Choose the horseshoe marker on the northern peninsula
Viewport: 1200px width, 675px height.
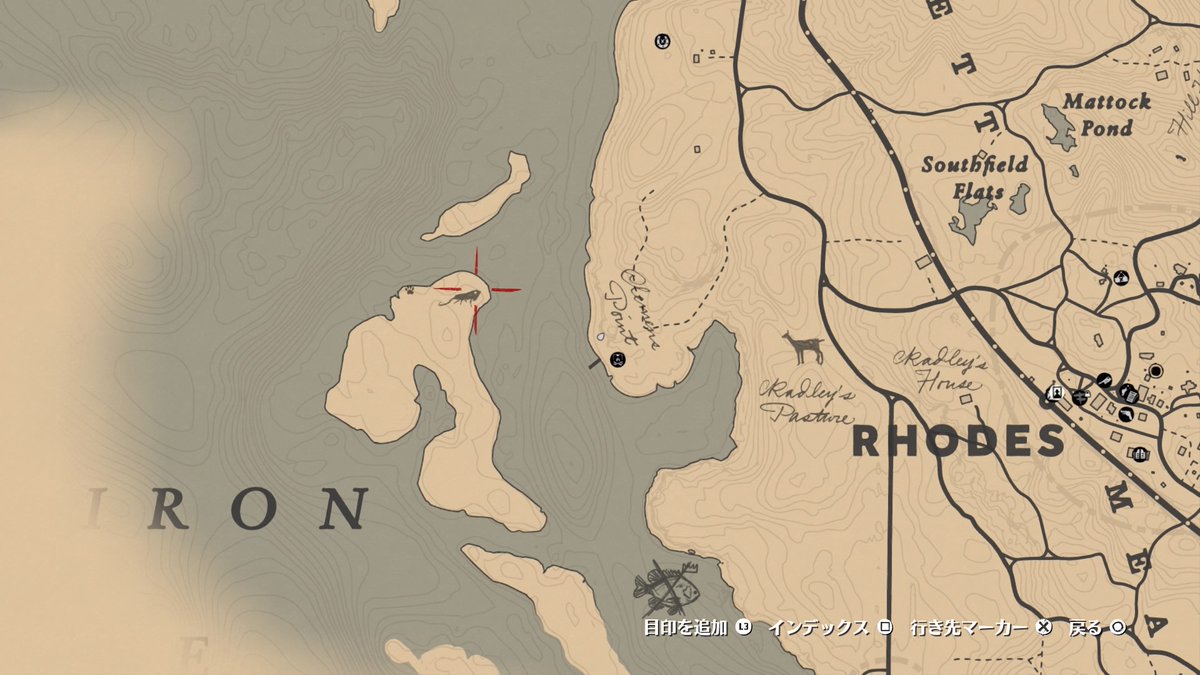pos(661,41)
